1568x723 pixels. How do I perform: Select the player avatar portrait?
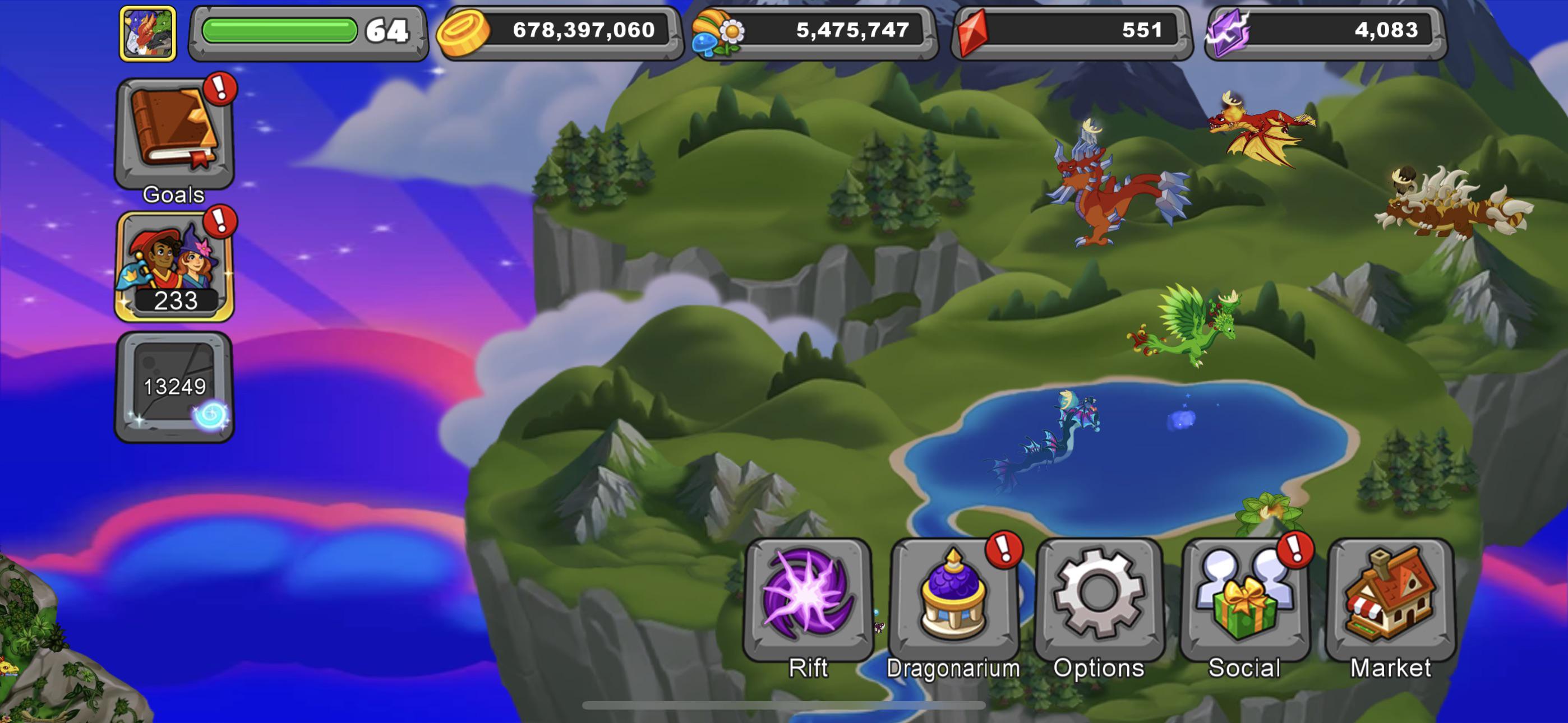tap(149, 34)
